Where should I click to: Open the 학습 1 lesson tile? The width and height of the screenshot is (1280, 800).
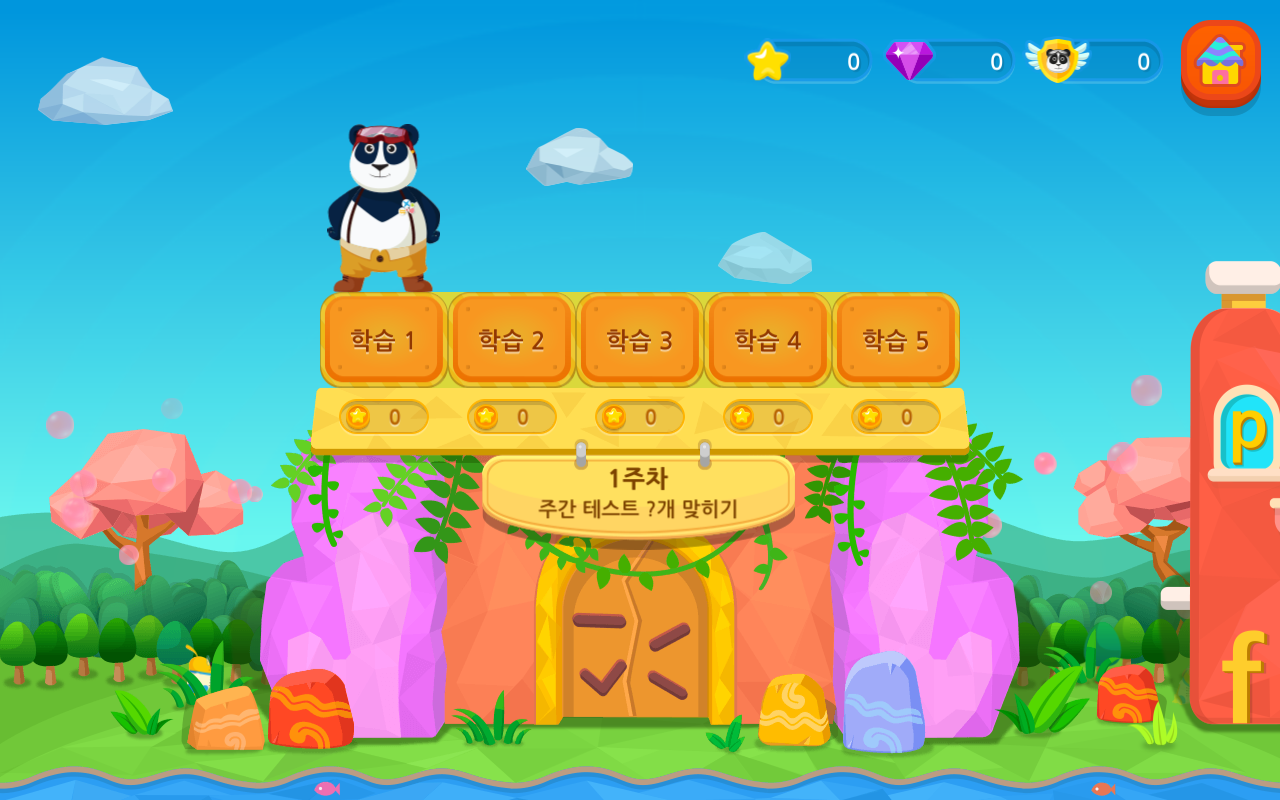point(384,340)
